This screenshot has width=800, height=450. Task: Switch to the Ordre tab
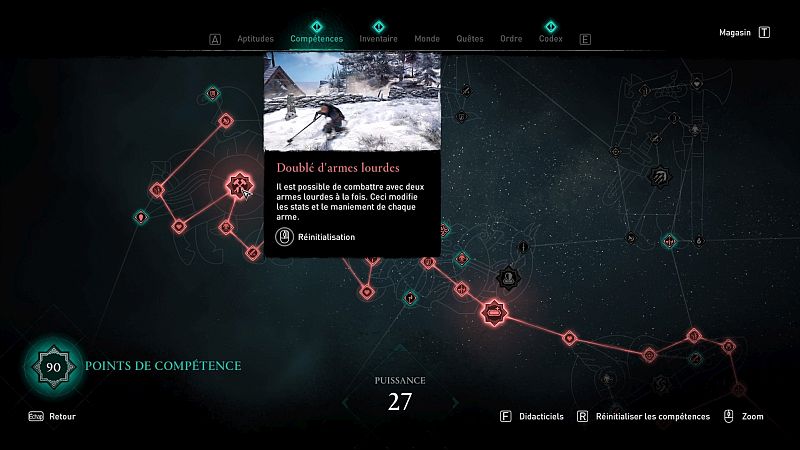click(511, 39)
